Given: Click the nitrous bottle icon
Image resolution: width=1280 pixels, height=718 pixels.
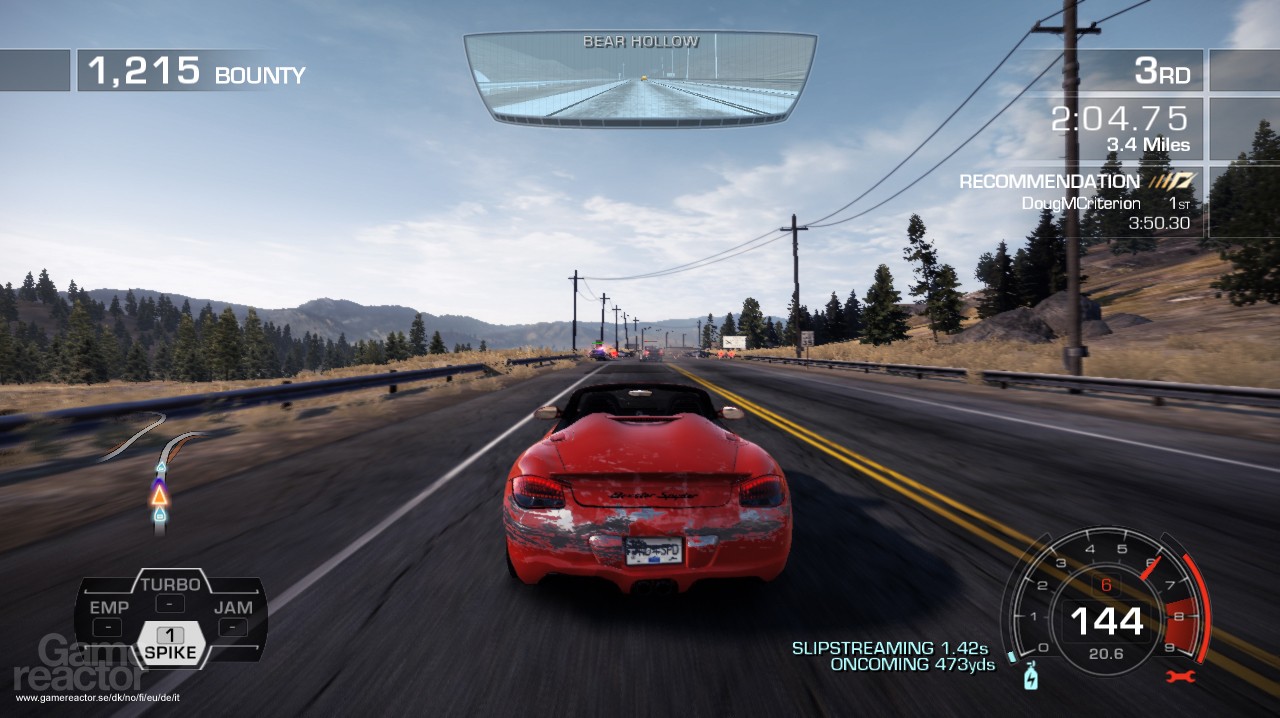Looking at the screenshot, I should tap(1029, 679).
